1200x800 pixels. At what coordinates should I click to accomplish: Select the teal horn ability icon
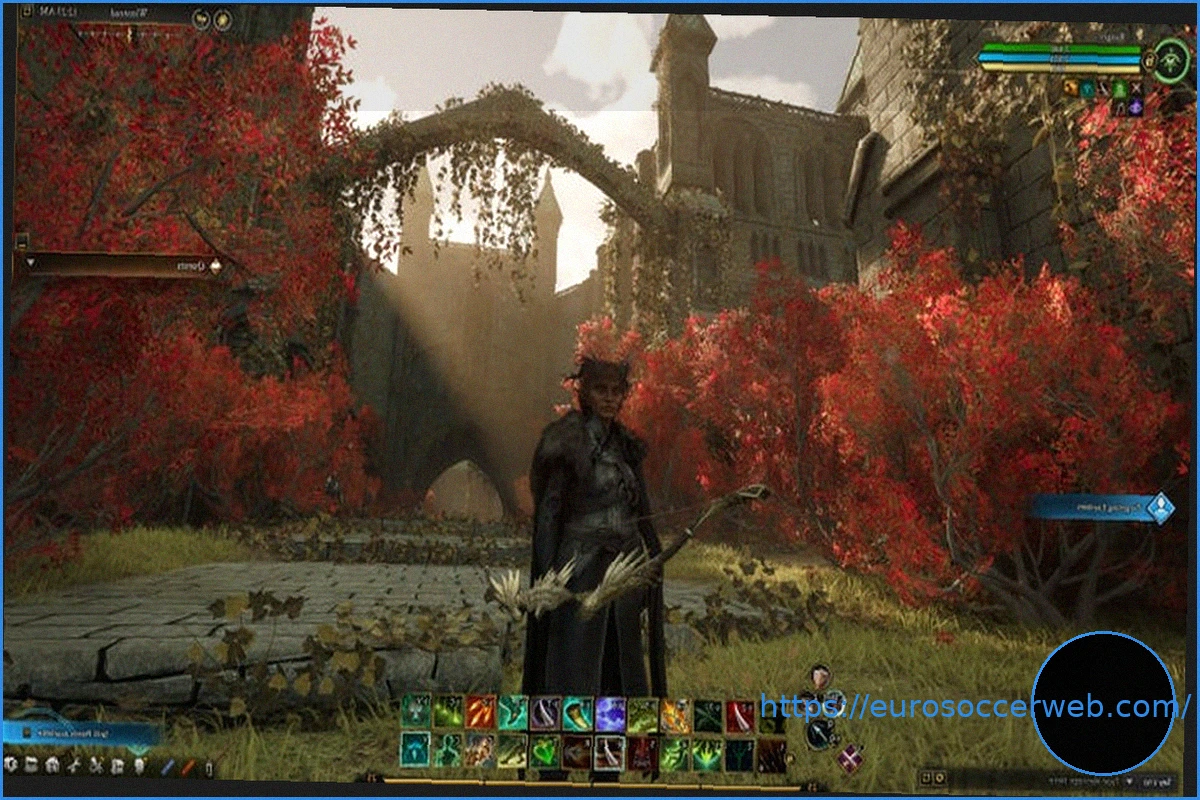click(578, 713)
